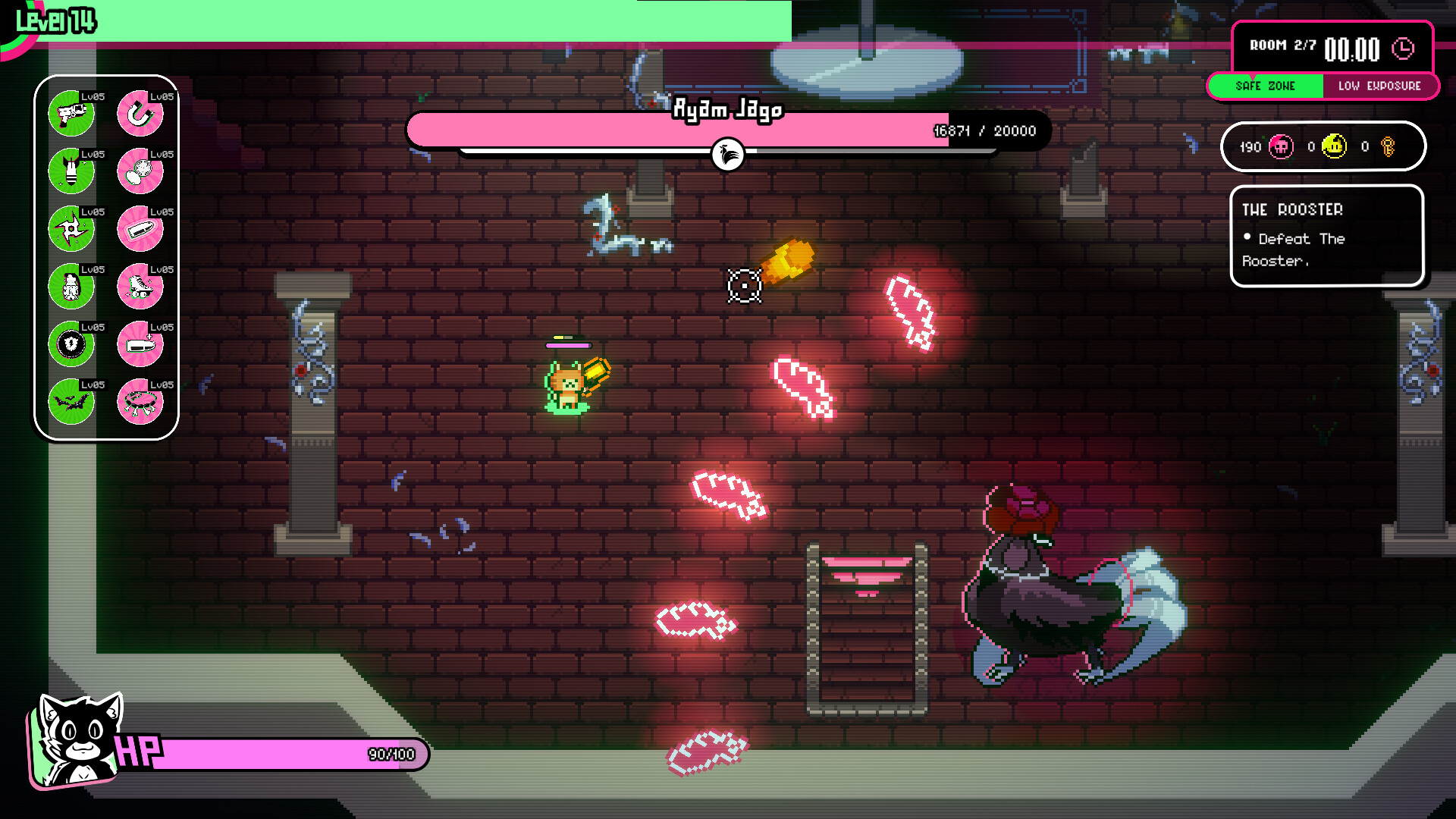Click the orange key counter
Viewport: 1456px width, 819px height.
(1390, 146)
